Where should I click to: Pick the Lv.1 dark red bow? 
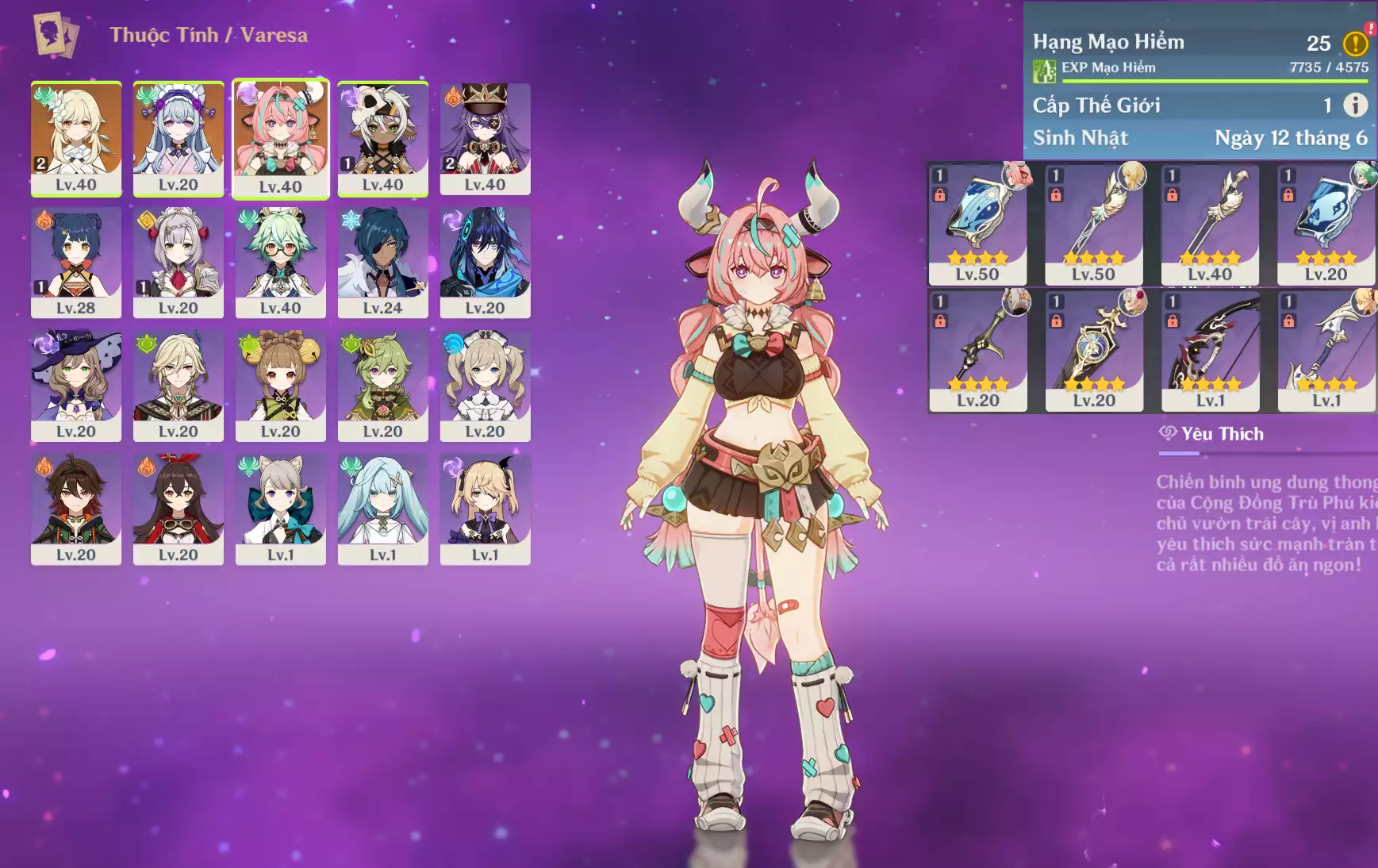pyautogui.click(x=1210, y=350)
